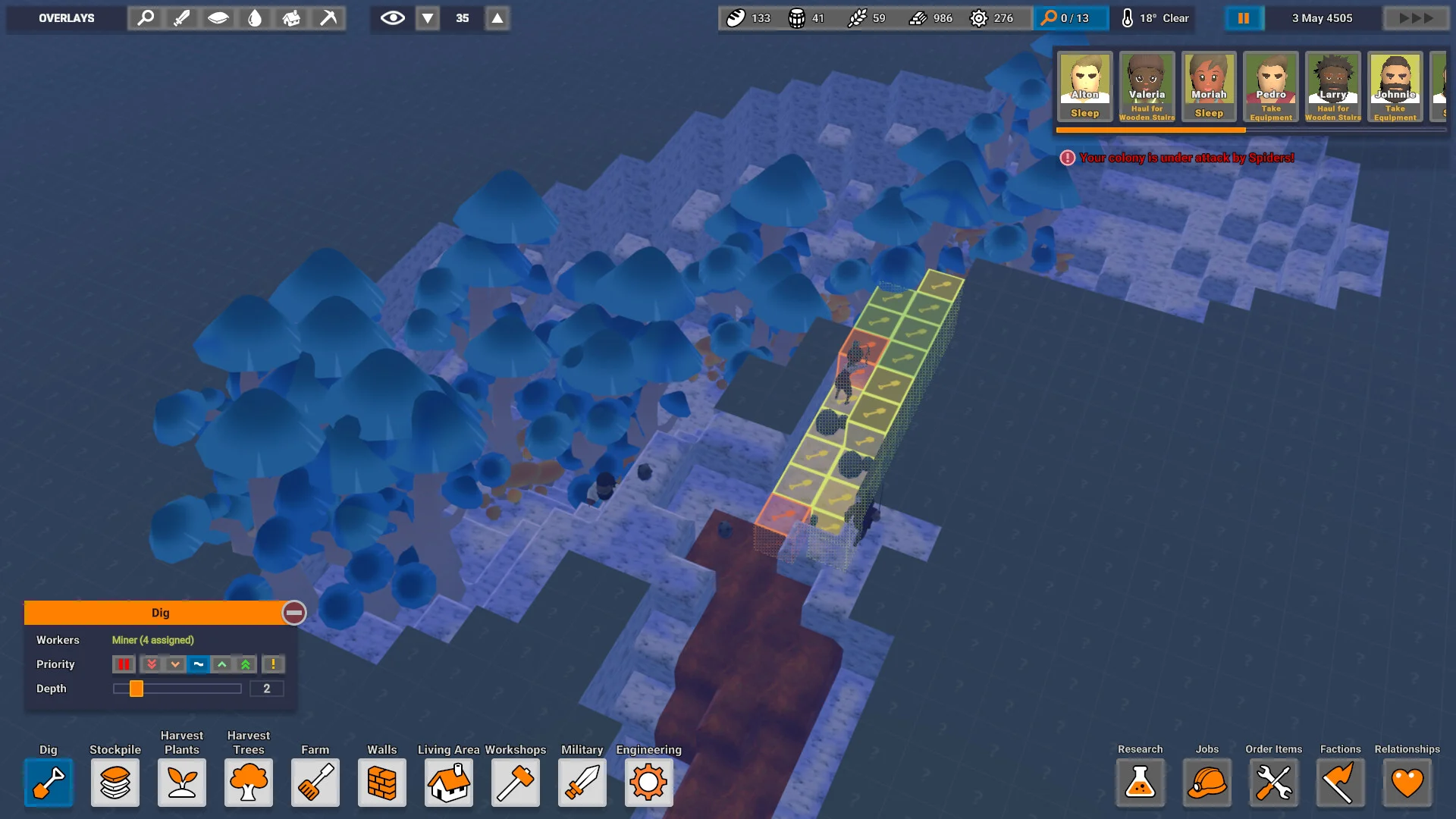Open the Walls build menu

tap(382, 782)
